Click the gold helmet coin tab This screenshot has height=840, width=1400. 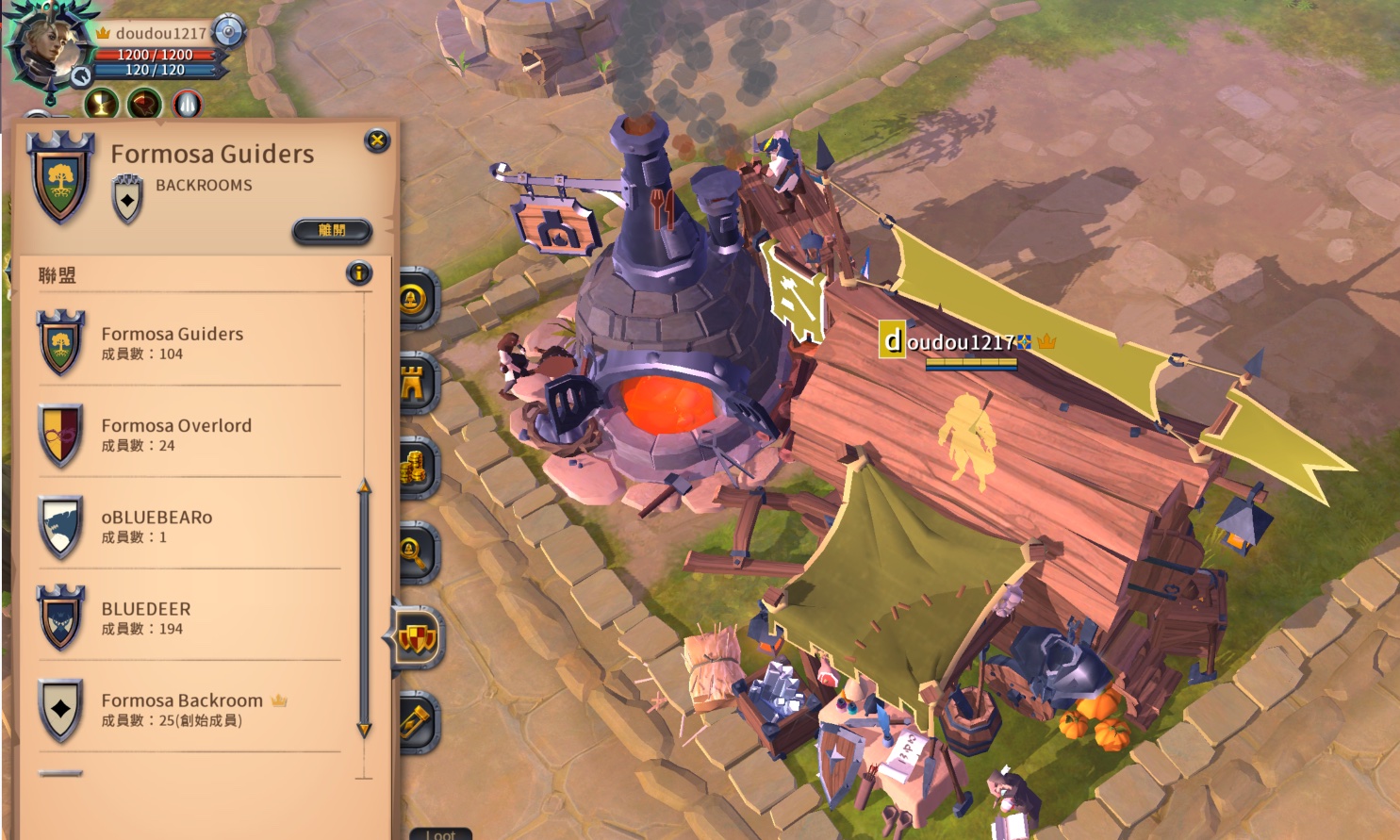pyautogui.click(x=415, y=300)
